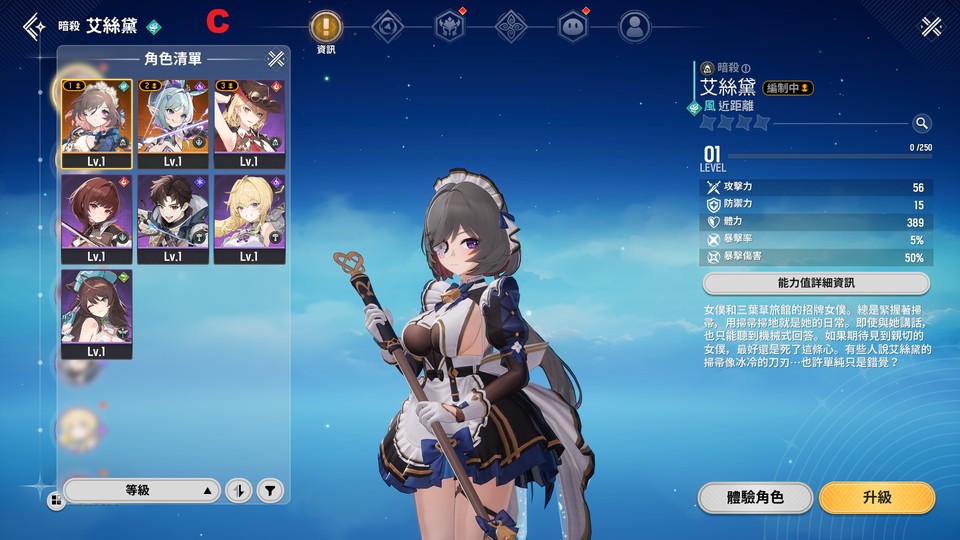Select the eyepatch maid character card
Viewport: 960px width, 540px height.
tap(96, 123)
